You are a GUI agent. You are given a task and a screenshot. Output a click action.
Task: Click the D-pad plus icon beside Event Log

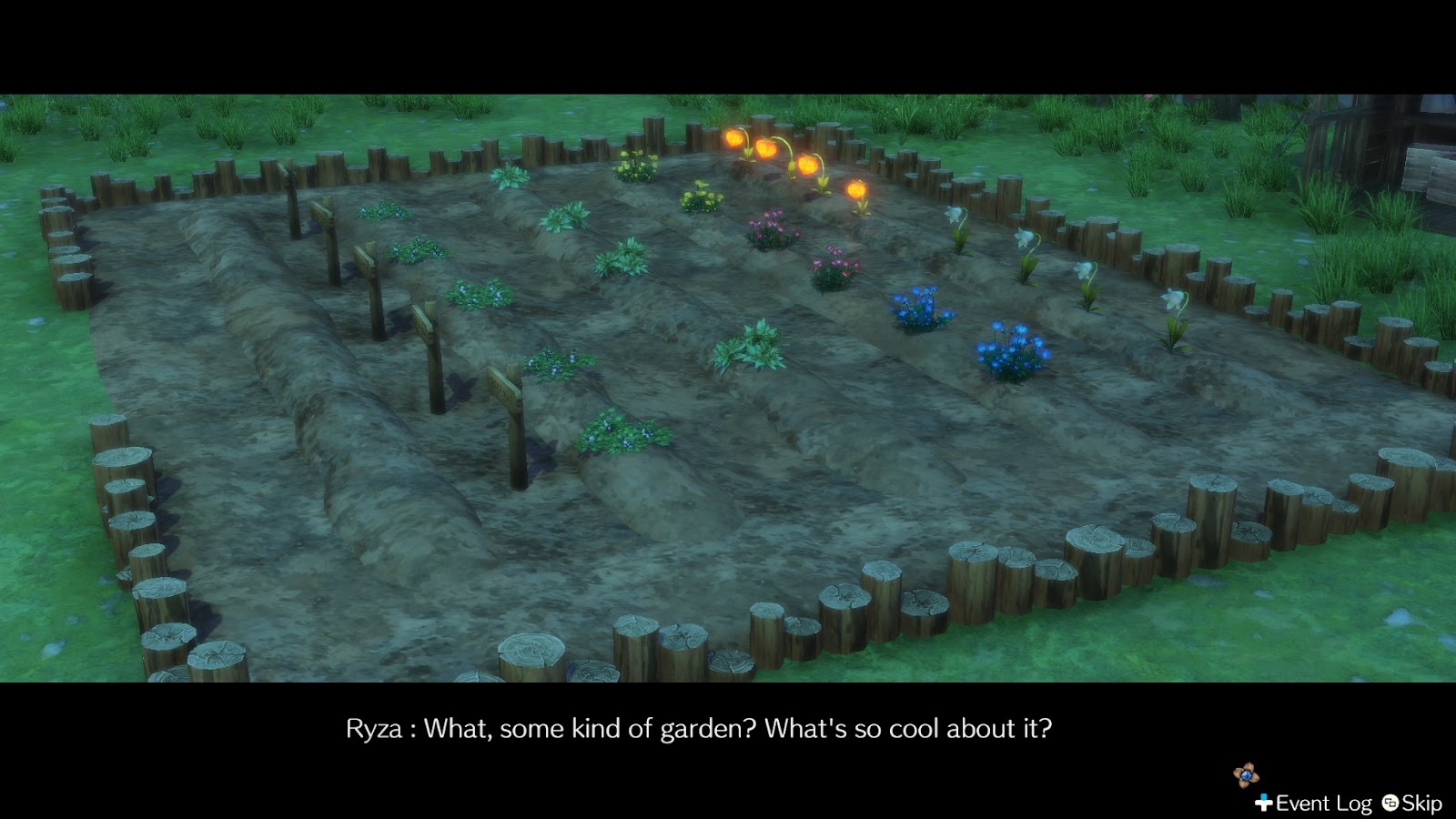click(1264, 803)
